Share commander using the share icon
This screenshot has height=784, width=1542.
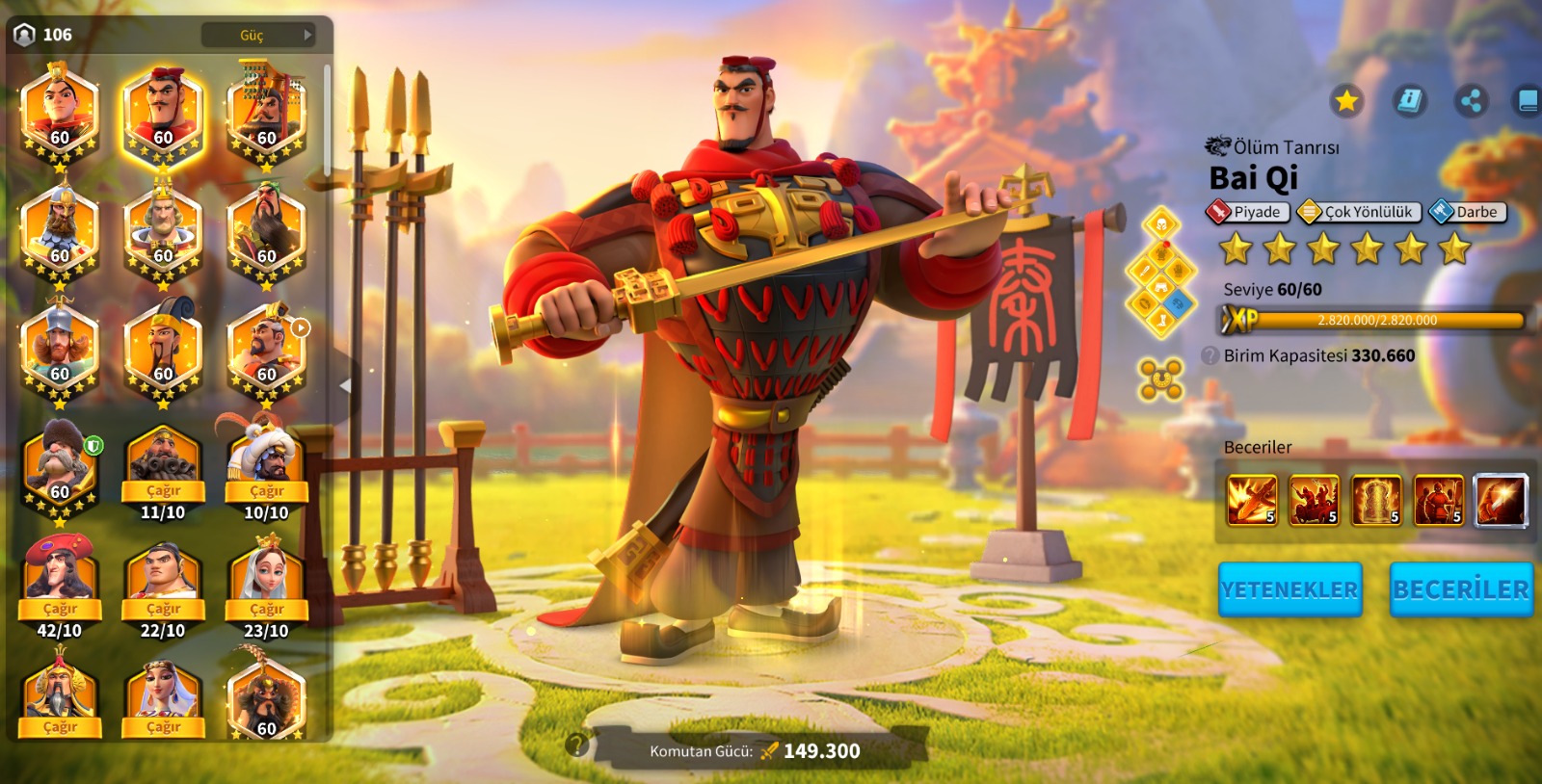(x=1471, y=100)
